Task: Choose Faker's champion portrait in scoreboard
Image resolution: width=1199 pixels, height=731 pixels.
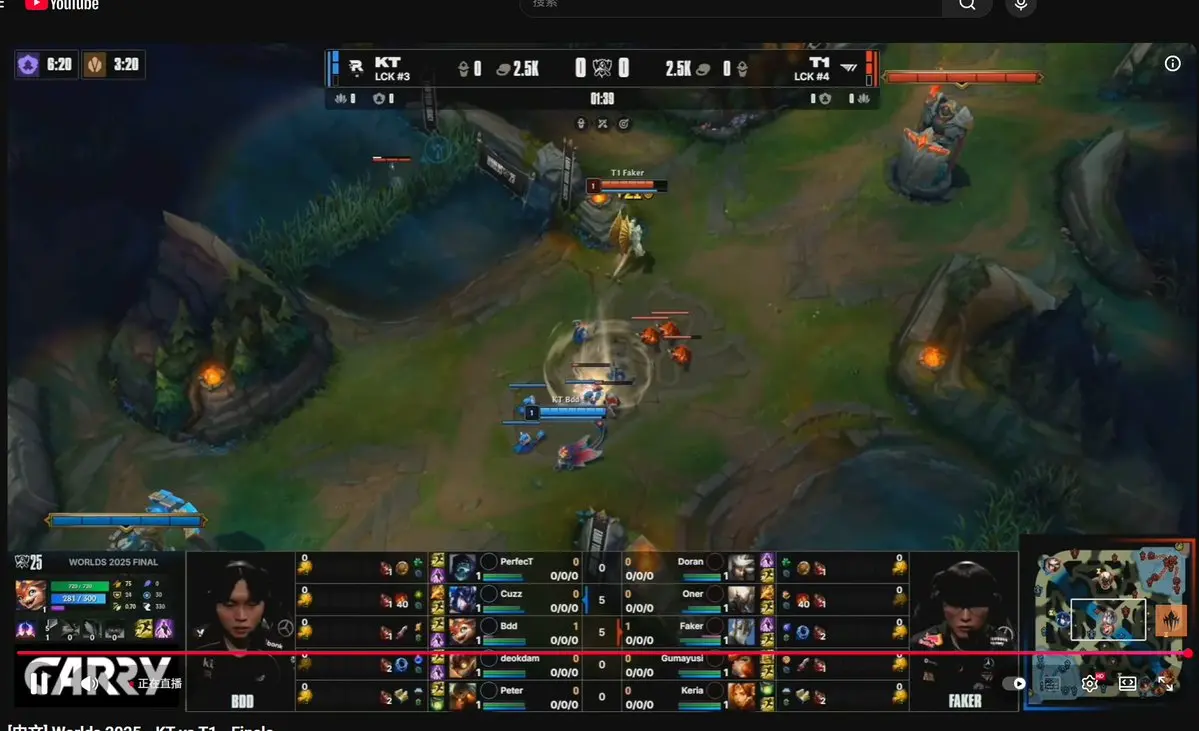Action: [x=741, y=631]
